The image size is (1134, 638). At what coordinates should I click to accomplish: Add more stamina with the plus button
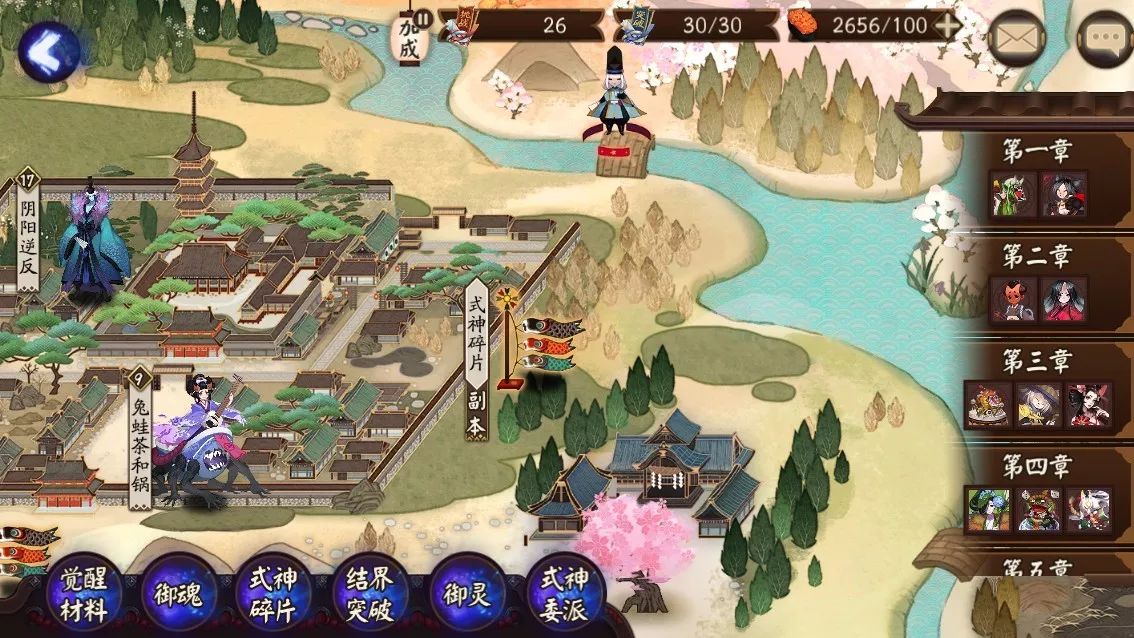[946, 26]
